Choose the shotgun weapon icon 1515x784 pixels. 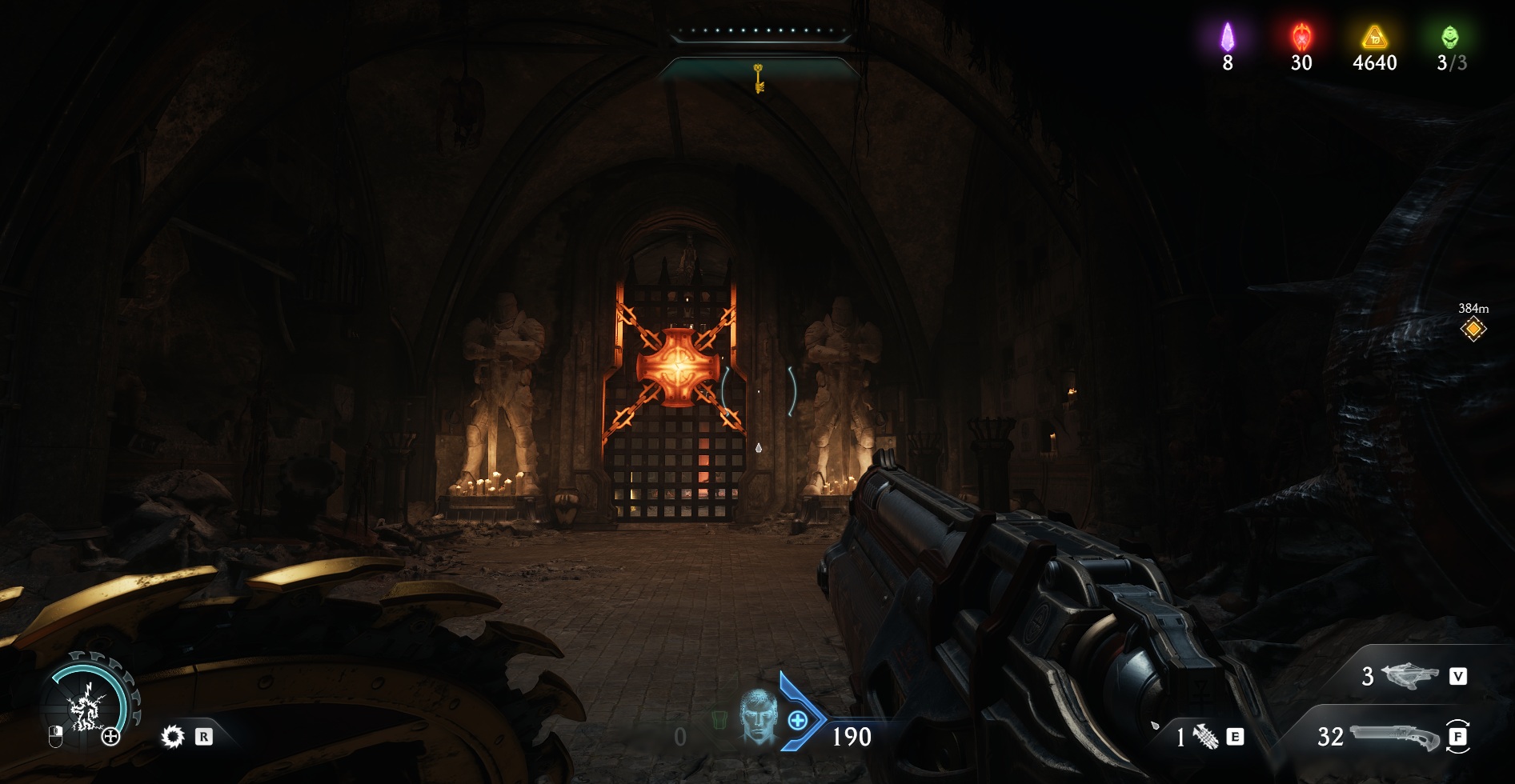click(x=1394, y=736)
